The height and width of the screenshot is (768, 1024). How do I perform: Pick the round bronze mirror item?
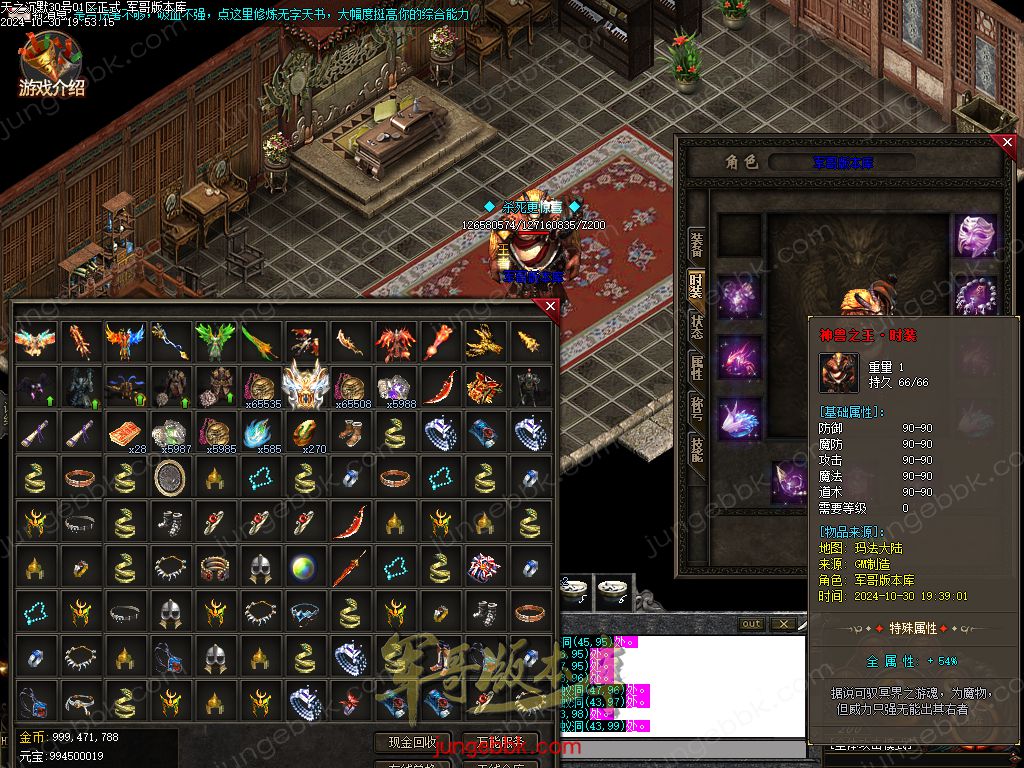pos(170,477)
